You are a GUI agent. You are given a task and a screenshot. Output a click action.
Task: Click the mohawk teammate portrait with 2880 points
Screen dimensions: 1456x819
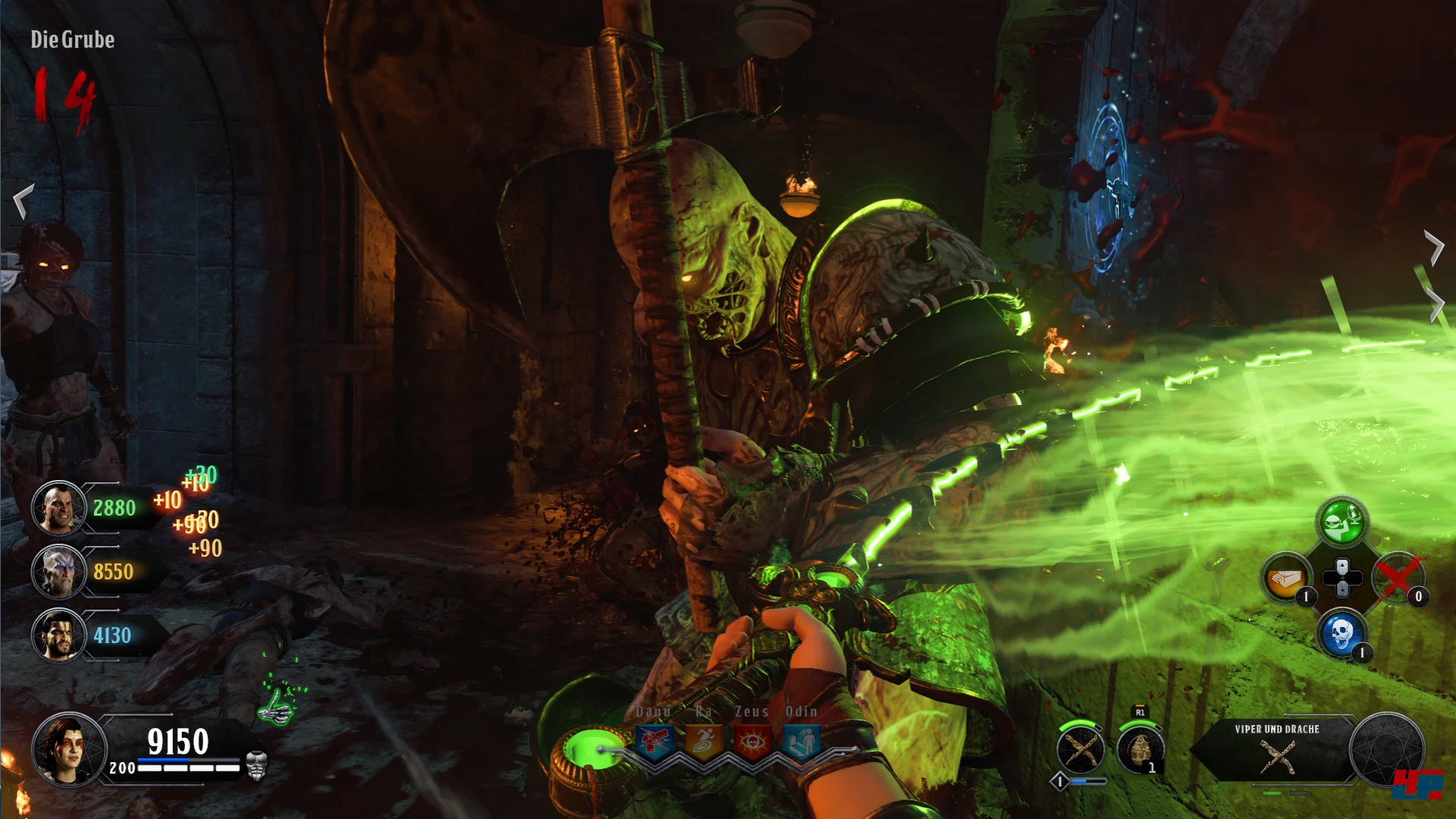point(58,508)
